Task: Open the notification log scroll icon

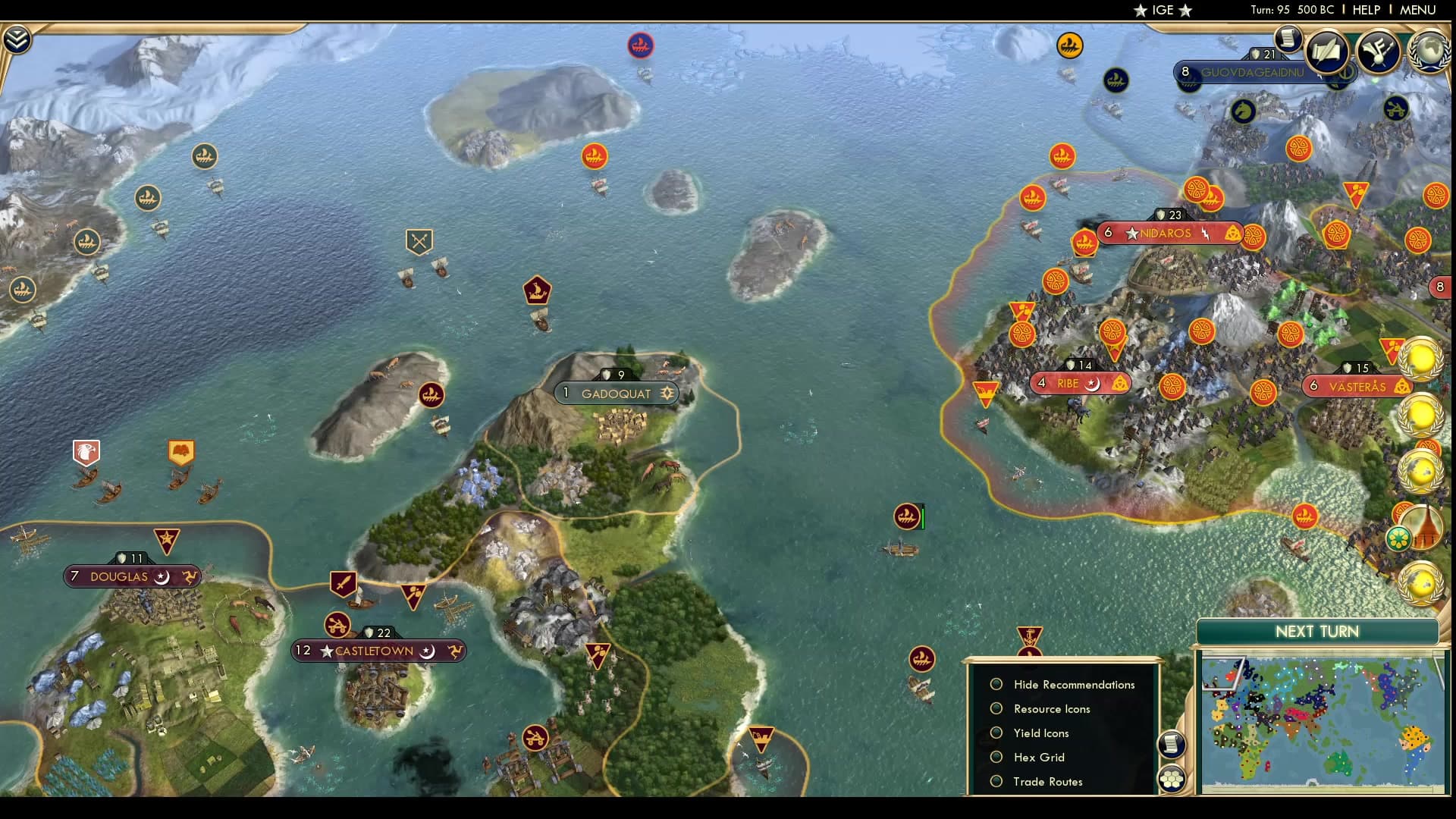Action: (x=1288, y=40)
